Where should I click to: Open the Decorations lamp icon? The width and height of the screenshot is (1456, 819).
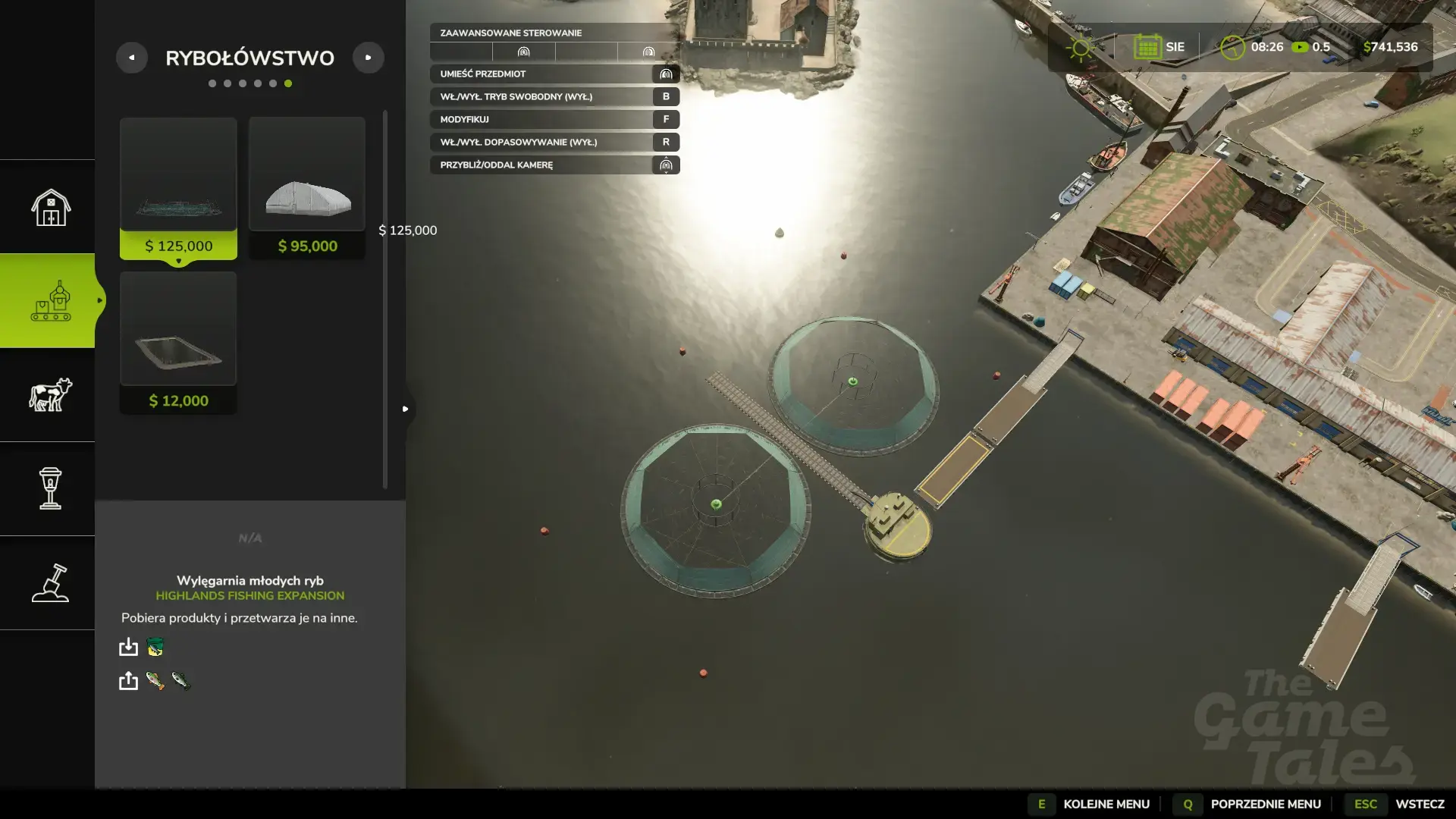(48, 490)
